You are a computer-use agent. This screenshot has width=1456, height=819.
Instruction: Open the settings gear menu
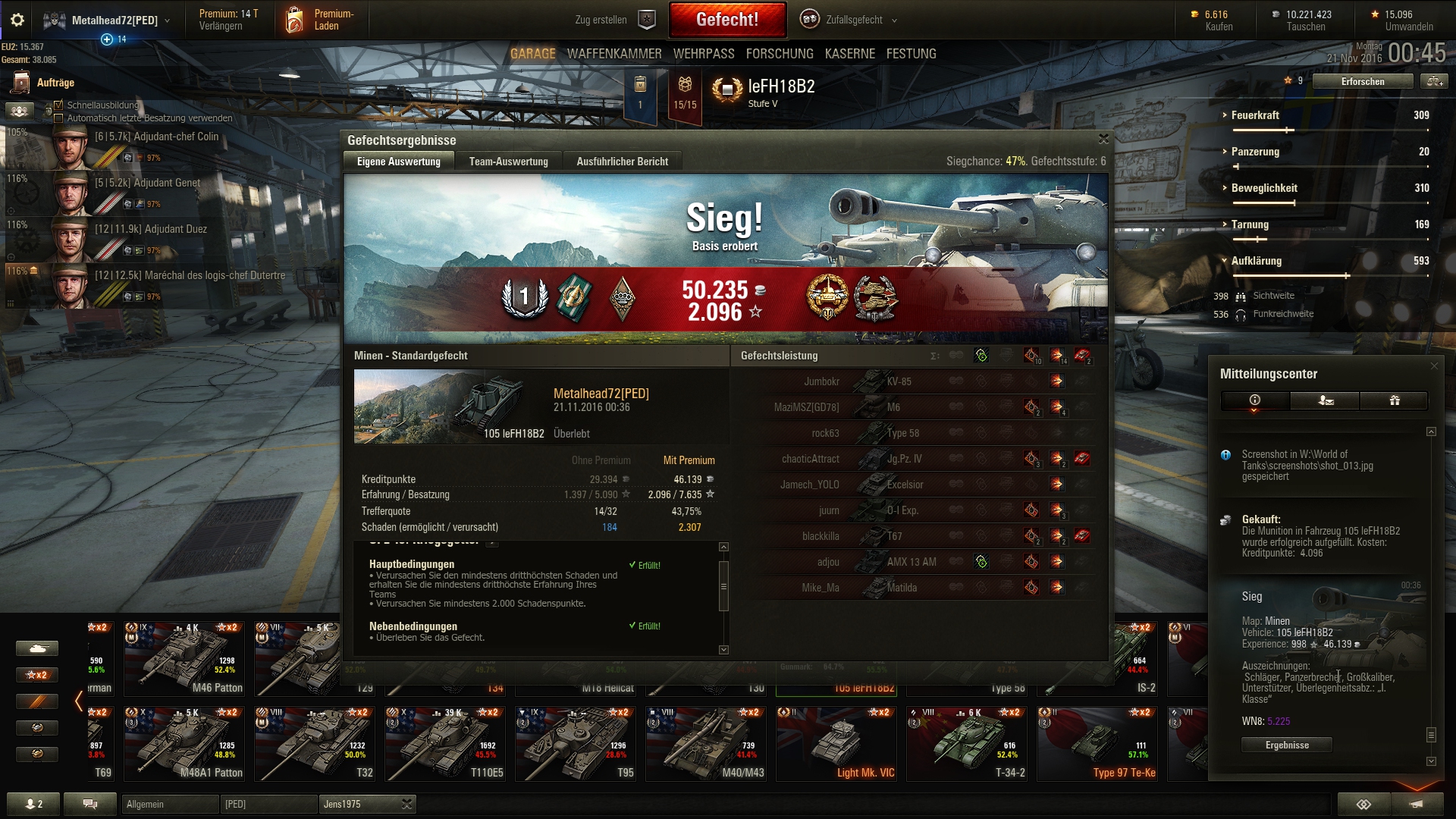pyautogui.click(x=17, y=20)
